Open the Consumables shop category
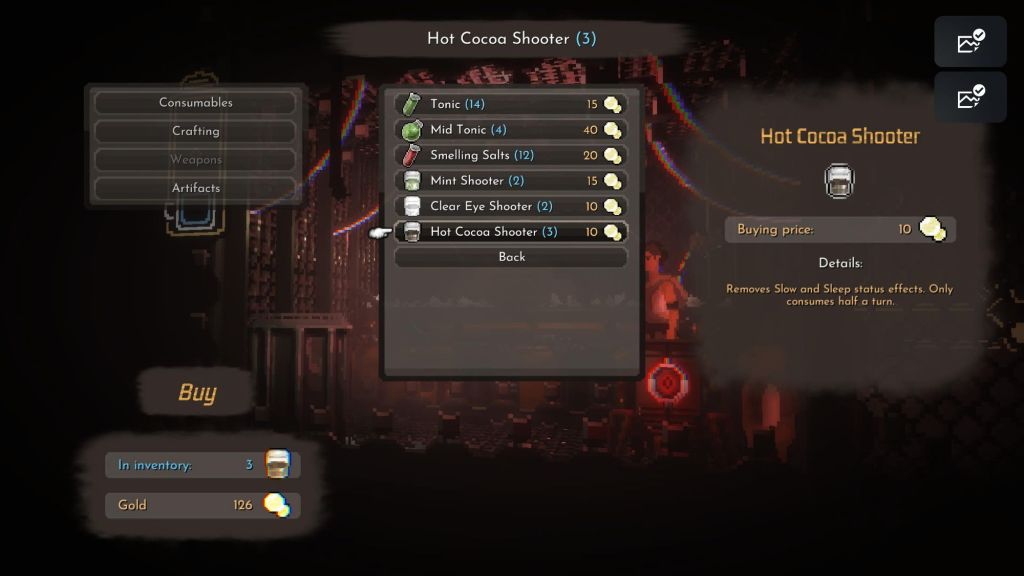 195,103
